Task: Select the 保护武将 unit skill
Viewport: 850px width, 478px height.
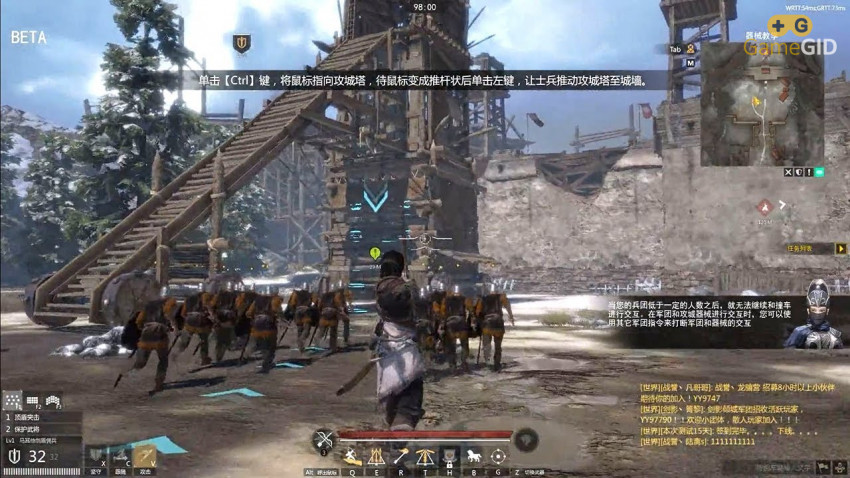Action: click(30, 428)
